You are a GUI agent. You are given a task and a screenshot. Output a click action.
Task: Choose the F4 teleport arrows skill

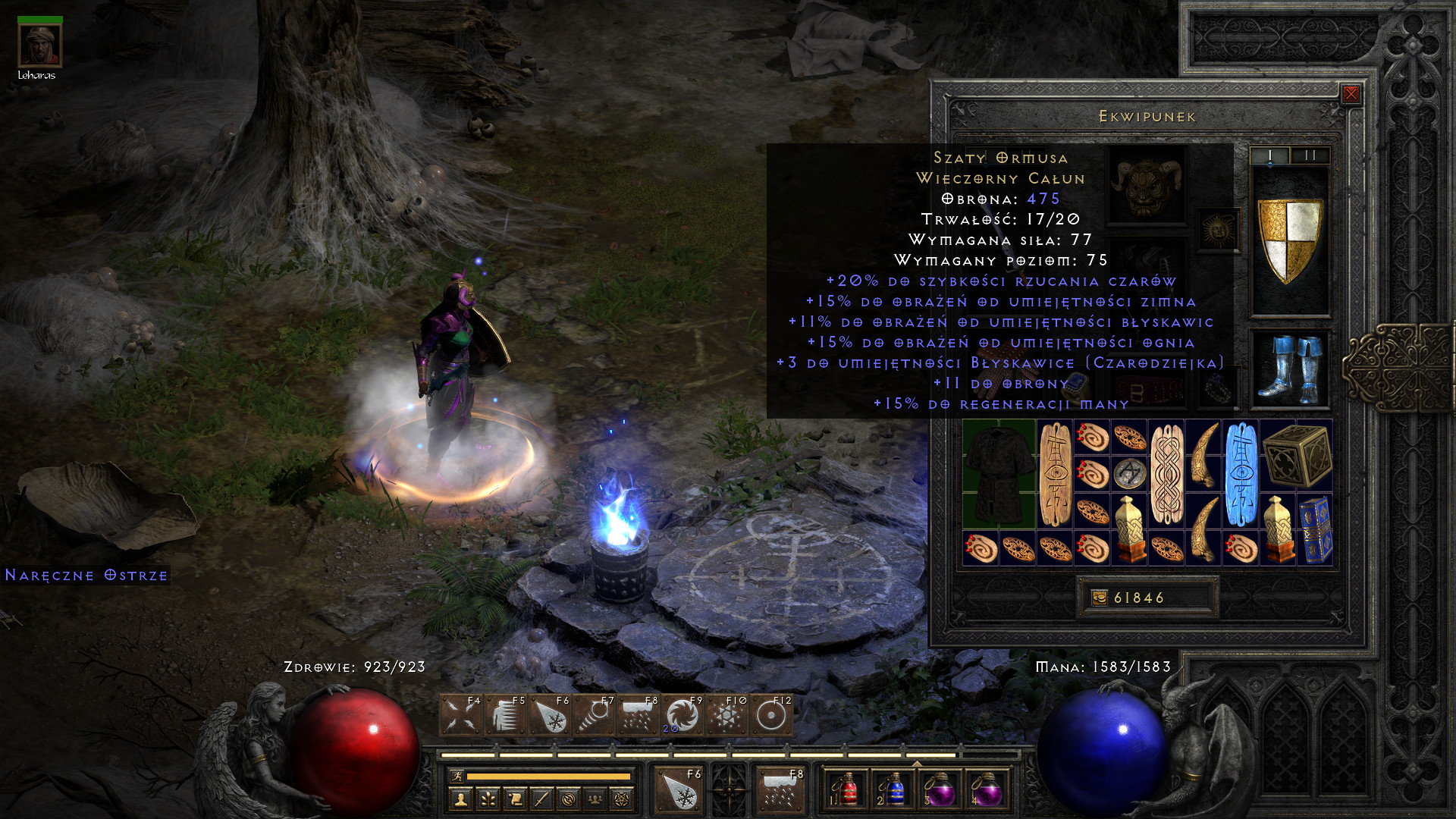[x=460, y=715]
